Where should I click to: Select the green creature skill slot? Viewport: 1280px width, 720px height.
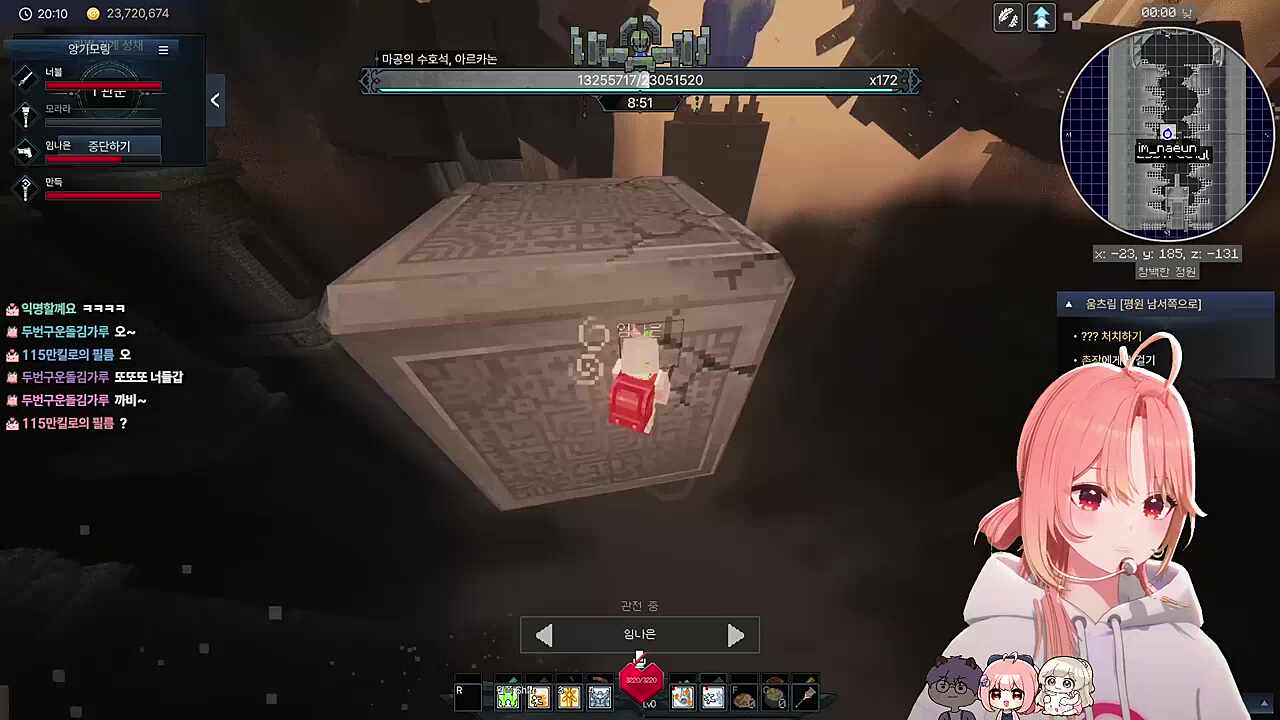(x=508, y=697)
